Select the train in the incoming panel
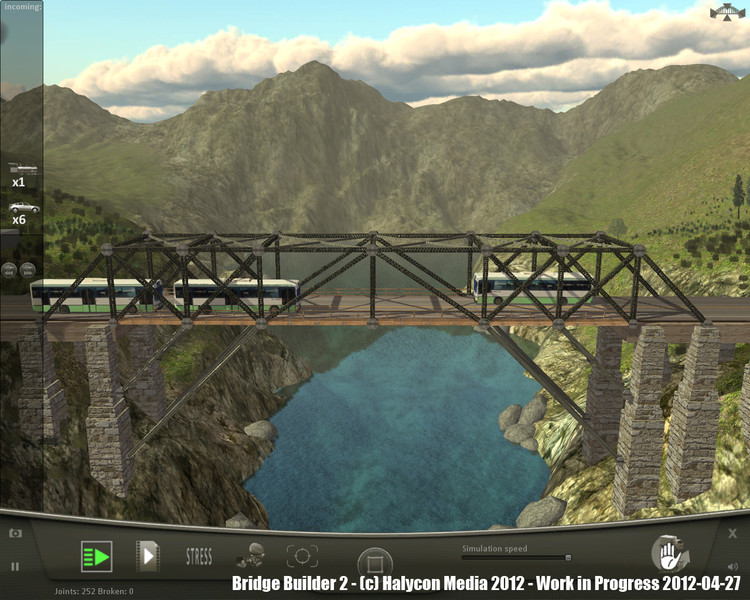Viewport: 750px width, 600px height. coord(20,169)
